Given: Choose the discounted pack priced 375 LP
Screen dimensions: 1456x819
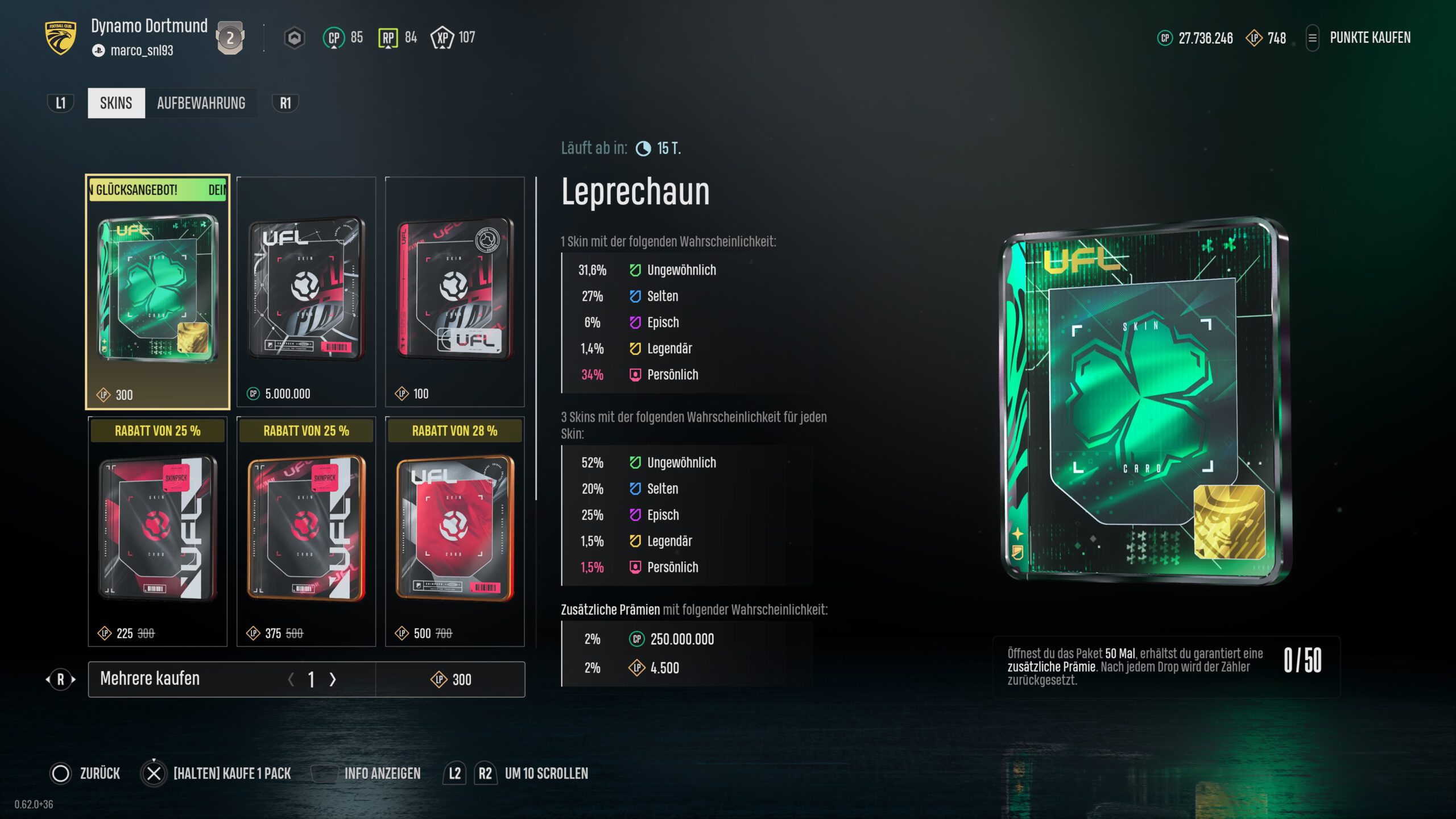Looking at the screenshot, I should pos(306,531).
